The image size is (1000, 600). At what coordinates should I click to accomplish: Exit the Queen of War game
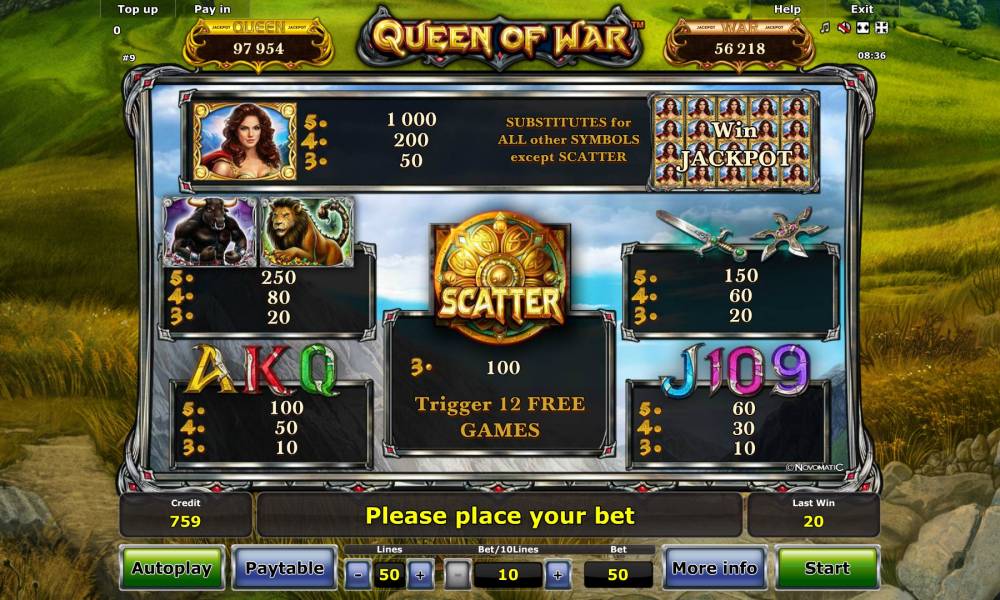[861, 9]
